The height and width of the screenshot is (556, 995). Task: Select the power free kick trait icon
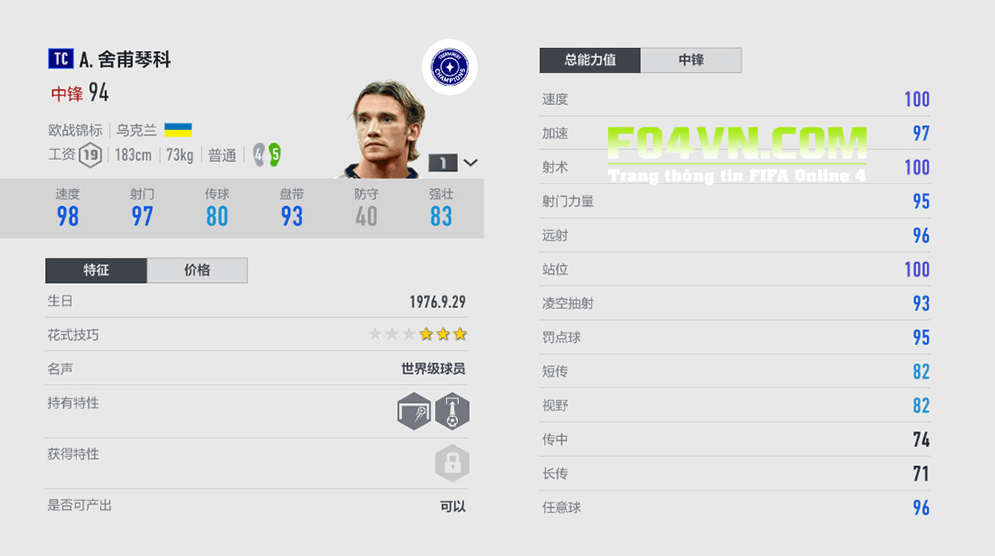coord(452,411)
